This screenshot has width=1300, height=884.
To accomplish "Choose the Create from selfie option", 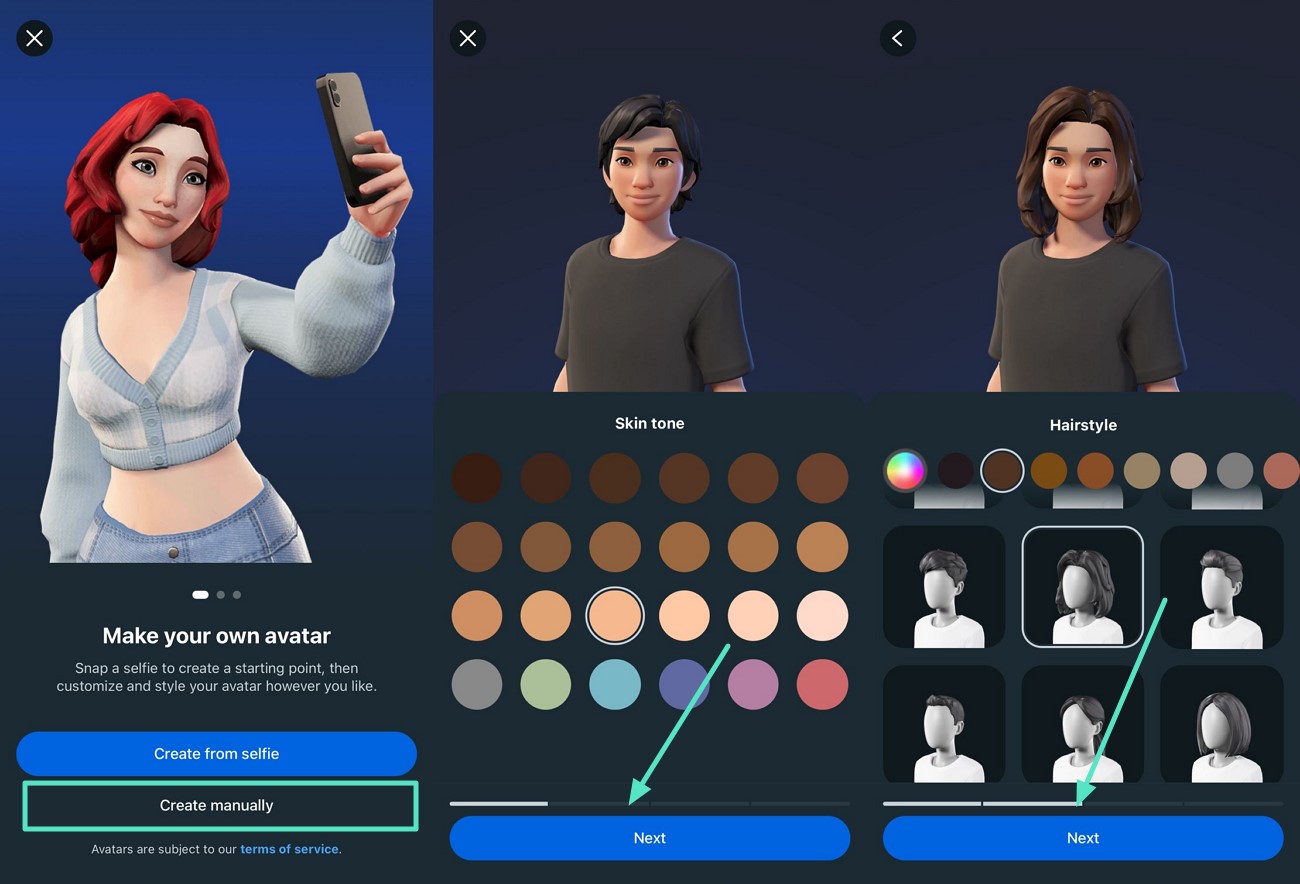I will click(x=216, y=754).
